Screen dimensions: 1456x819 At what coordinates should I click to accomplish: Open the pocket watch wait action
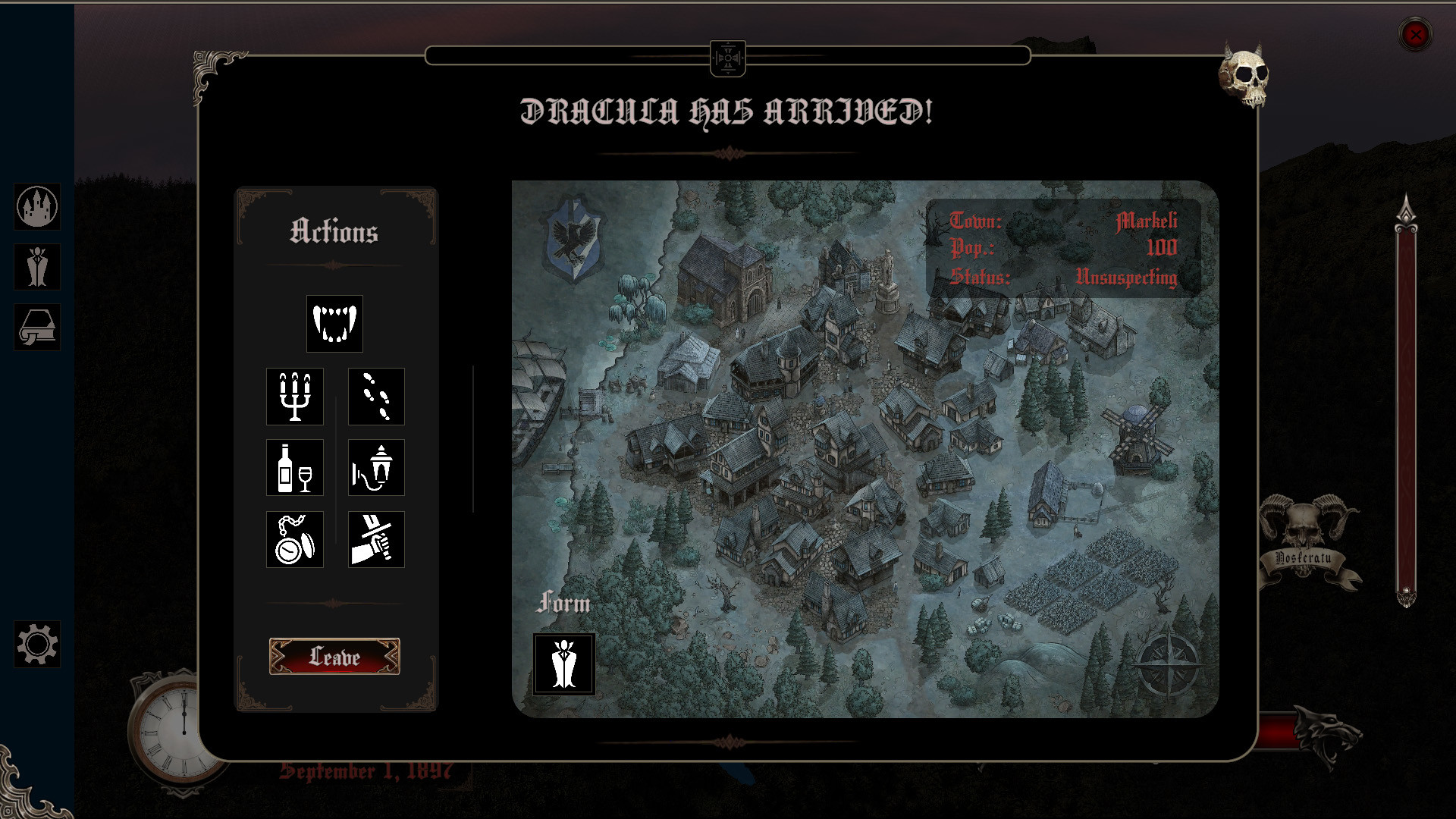click(295, 539)
